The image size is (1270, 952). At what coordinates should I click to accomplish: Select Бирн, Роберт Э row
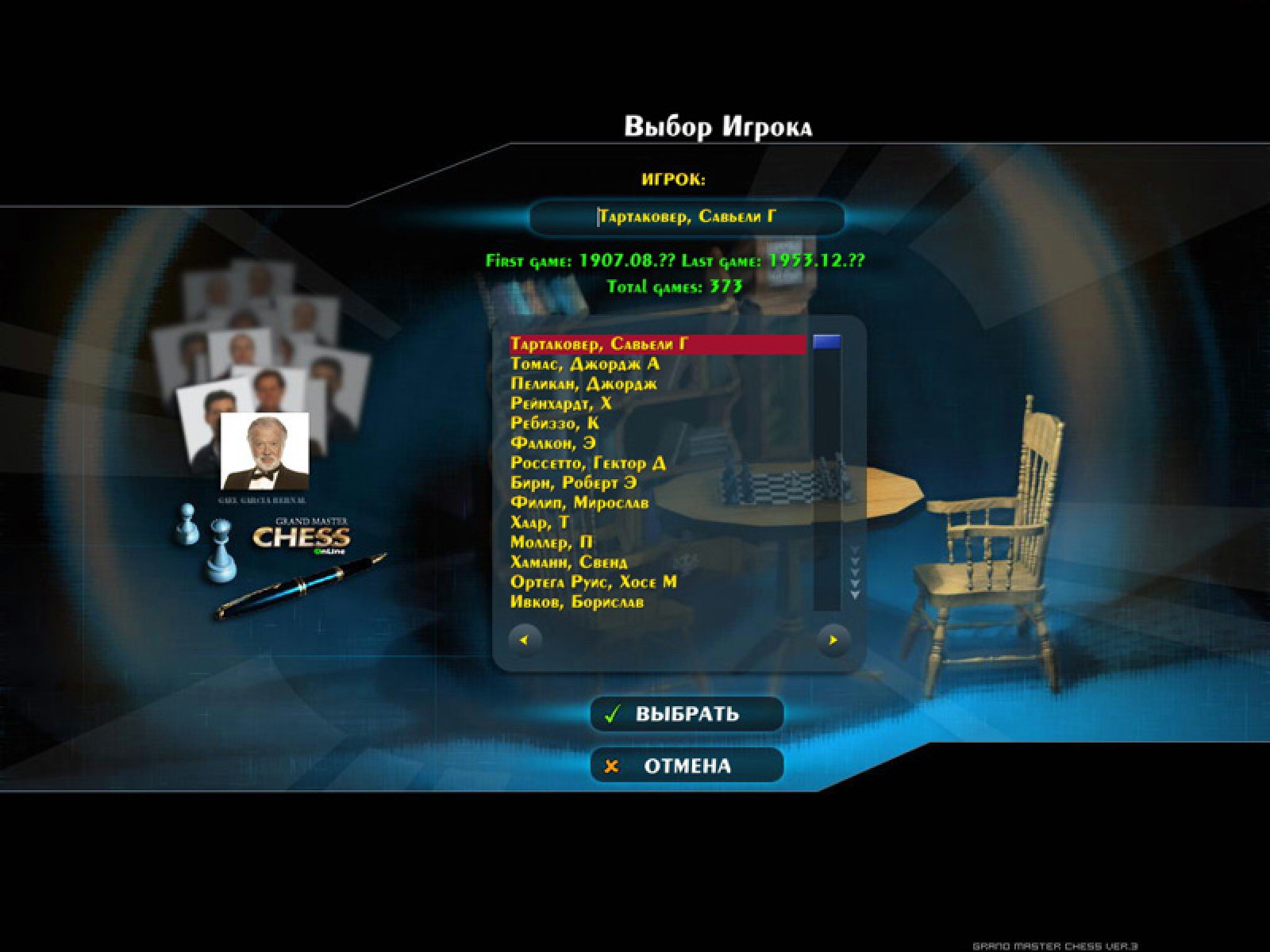pyautogui.click(x=573, y=483)
